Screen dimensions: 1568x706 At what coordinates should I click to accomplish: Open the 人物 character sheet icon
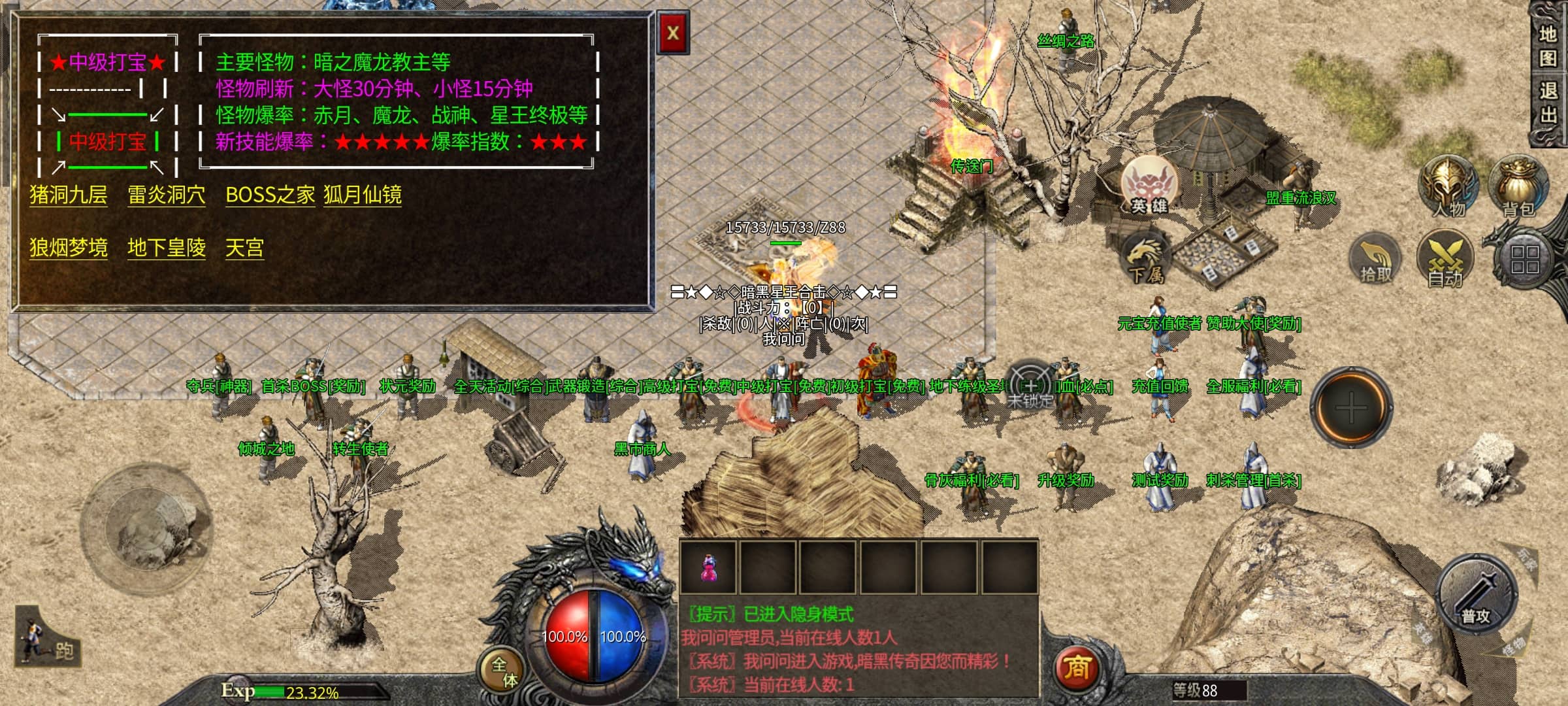coord(1448,188)
